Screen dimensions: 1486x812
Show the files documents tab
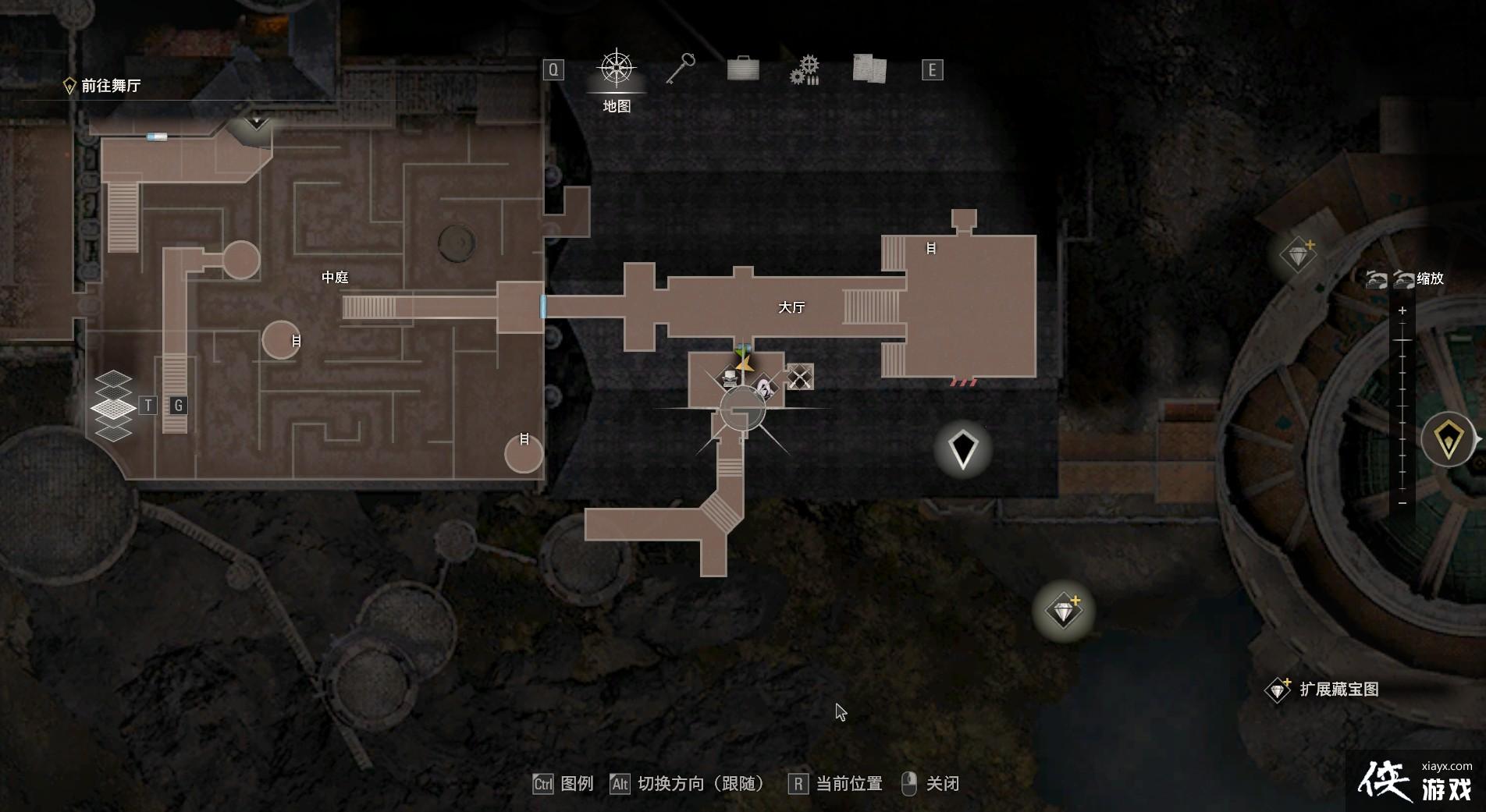pos(869,69)
